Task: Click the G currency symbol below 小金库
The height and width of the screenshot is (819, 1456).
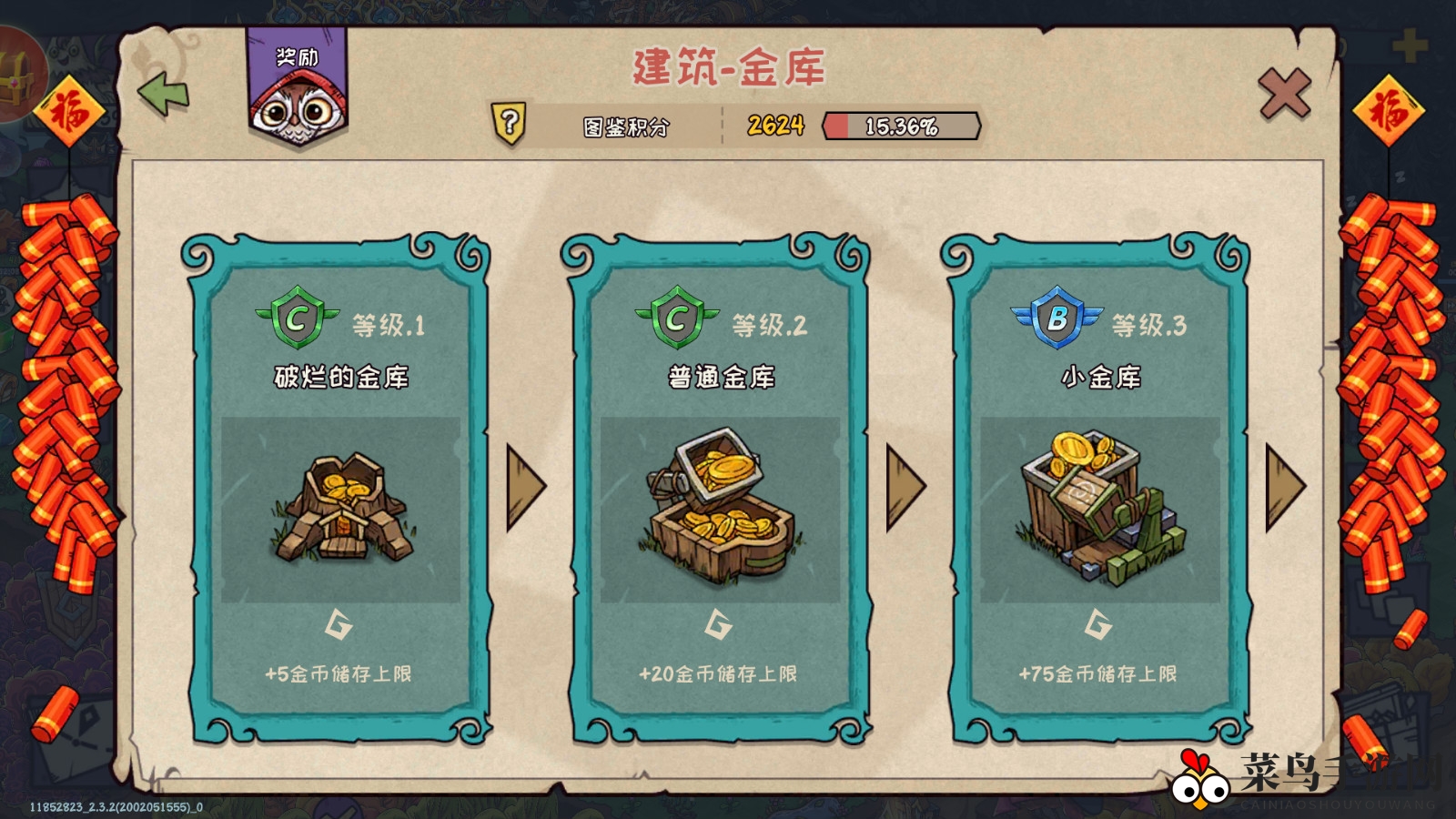Action: pyautogui.click(x=1098, y=626)
